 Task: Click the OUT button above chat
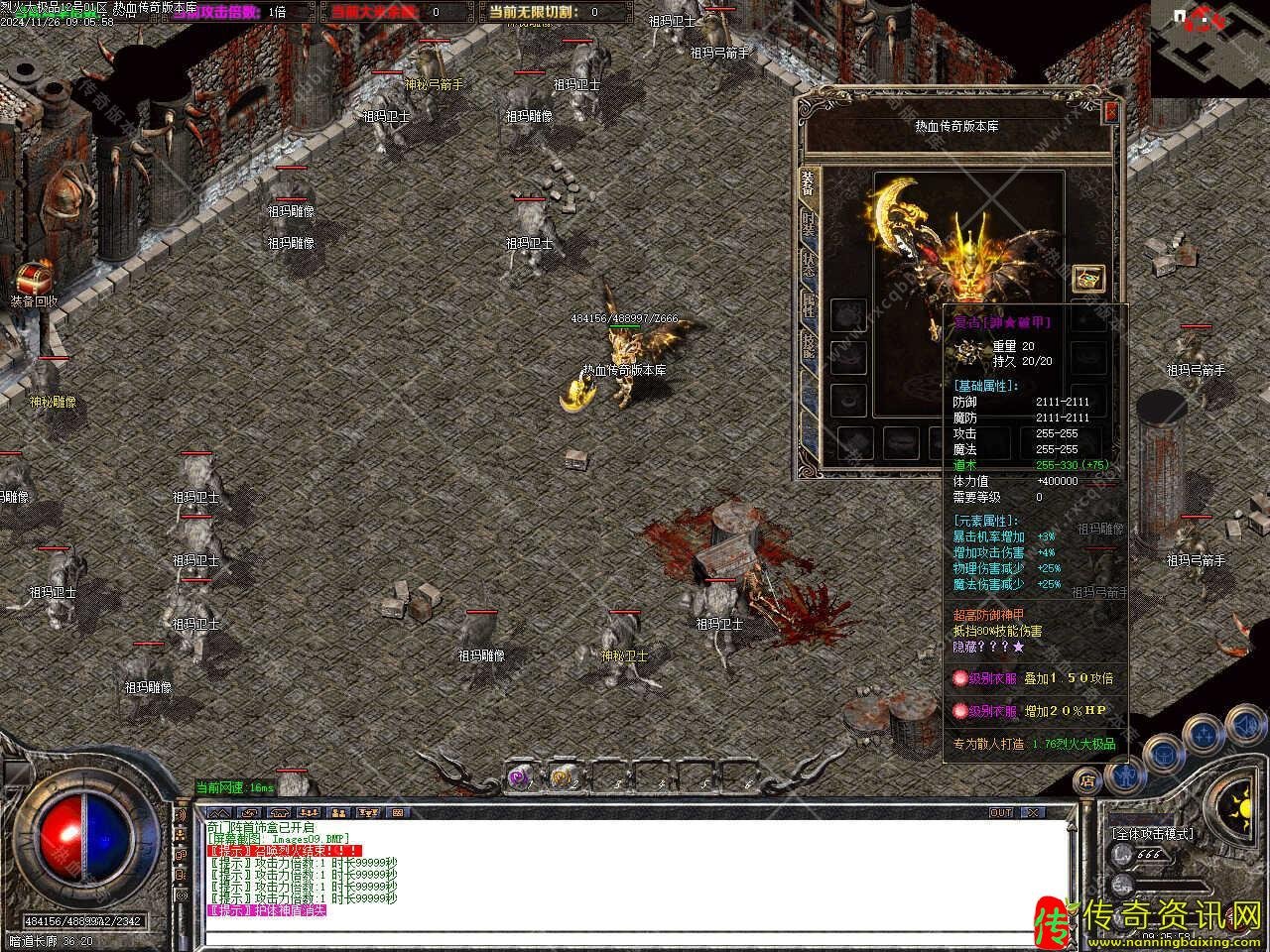1001,812
